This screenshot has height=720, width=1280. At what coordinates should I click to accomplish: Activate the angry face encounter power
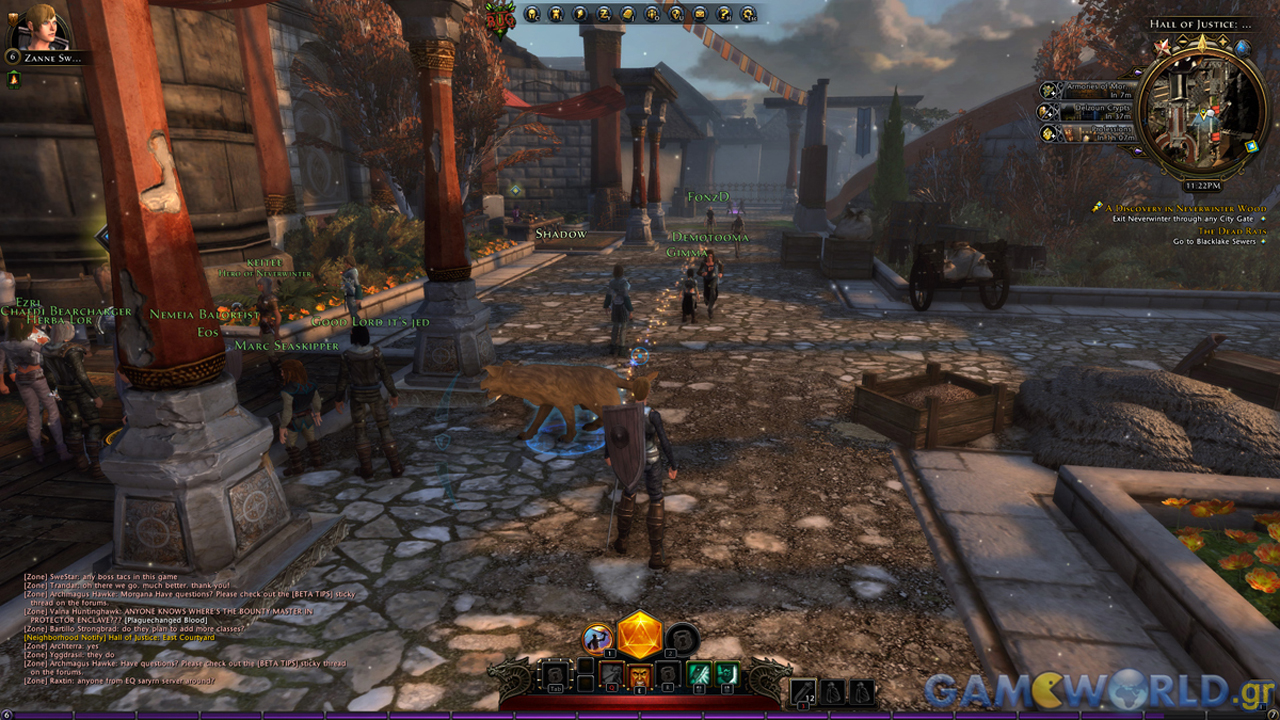640,677
